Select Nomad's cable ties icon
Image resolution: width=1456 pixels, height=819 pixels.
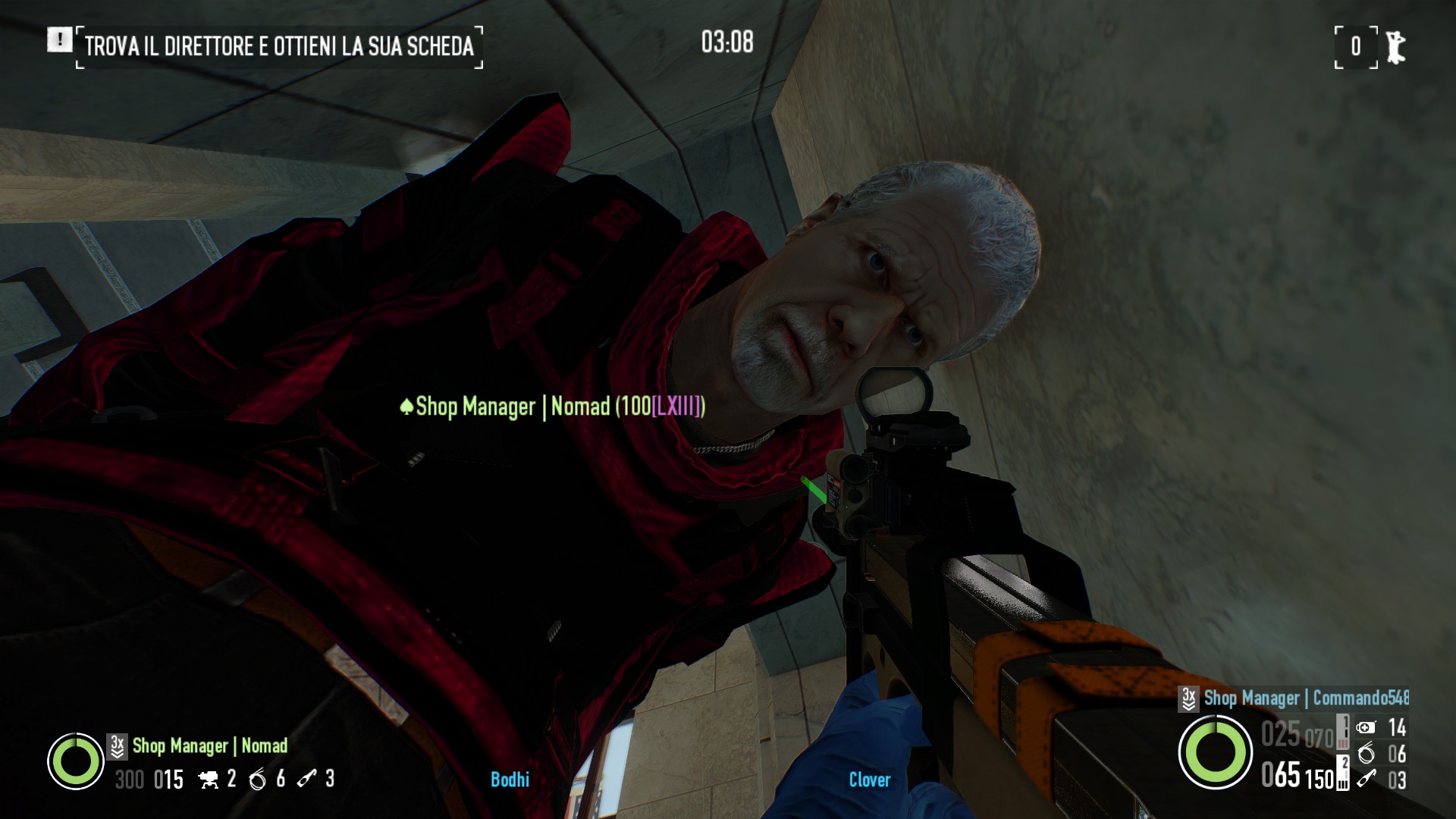258,780
